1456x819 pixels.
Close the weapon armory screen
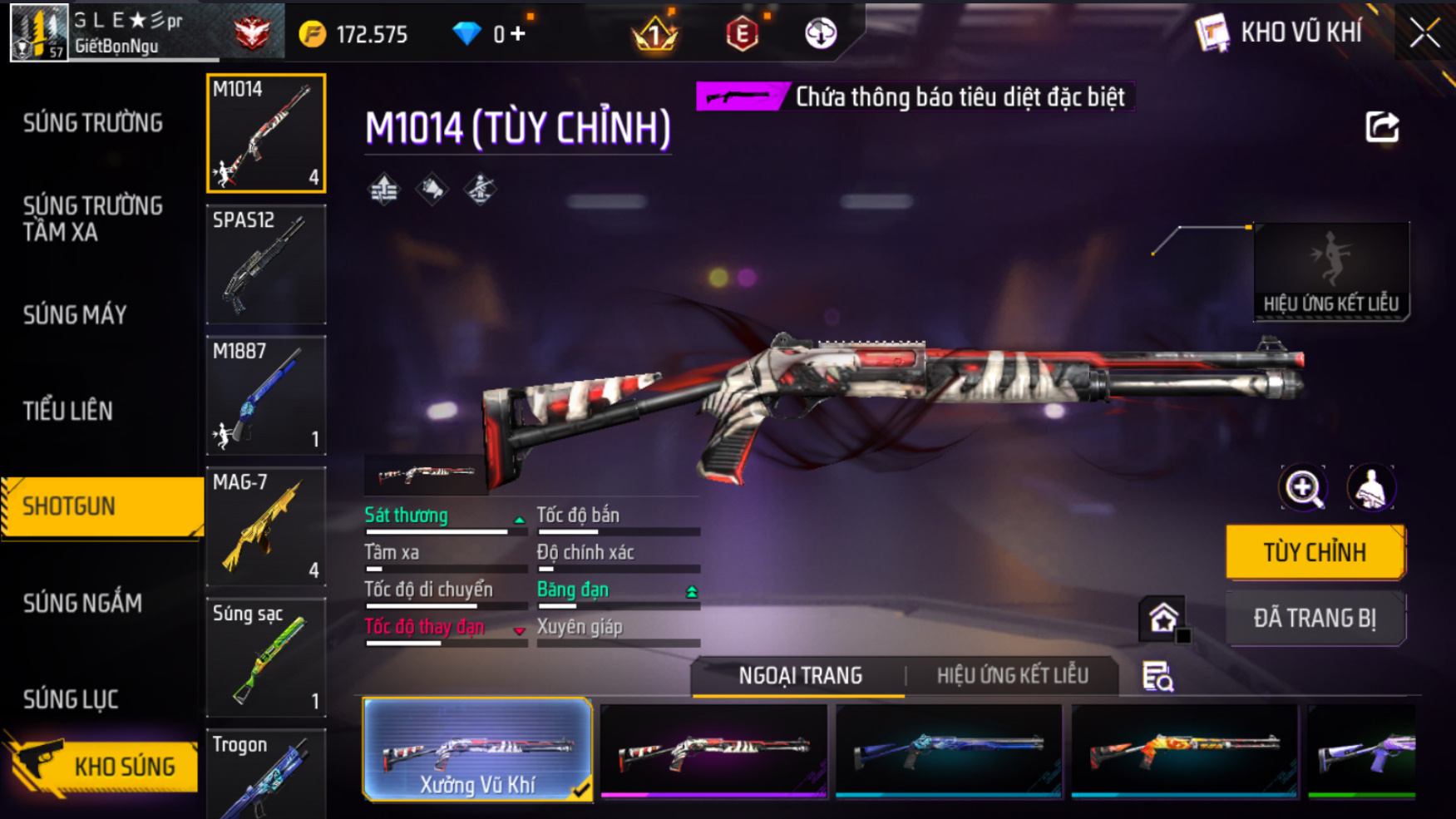click(1424, 33)
